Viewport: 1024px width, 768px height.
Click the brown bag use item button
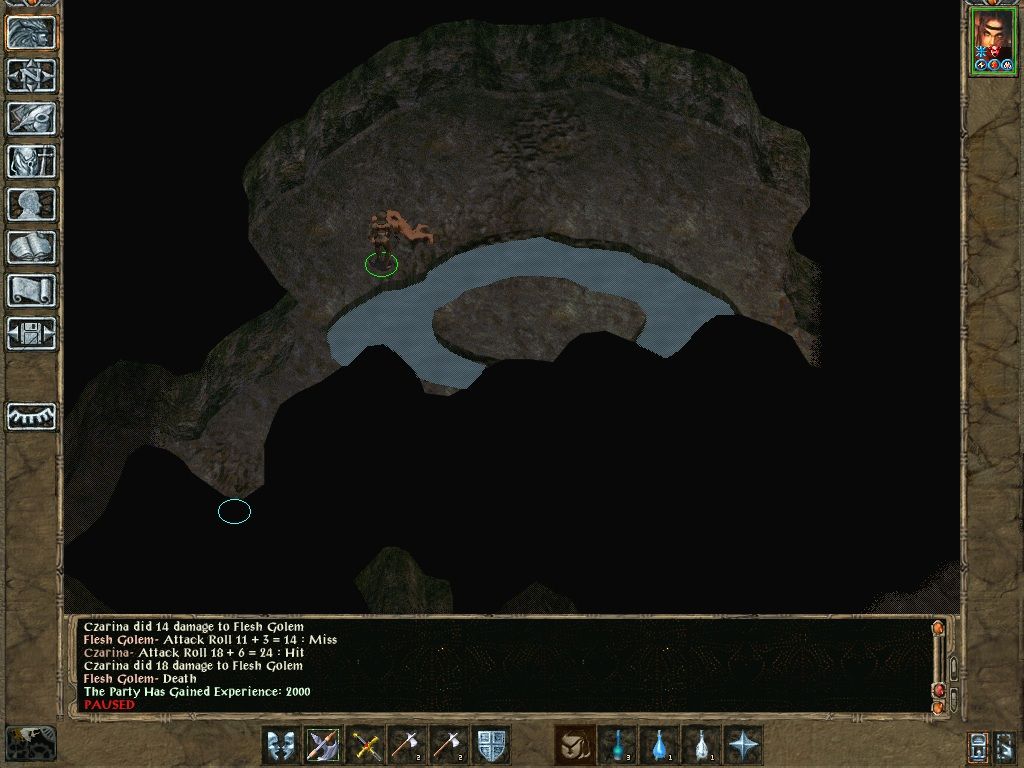coord(574,745)
